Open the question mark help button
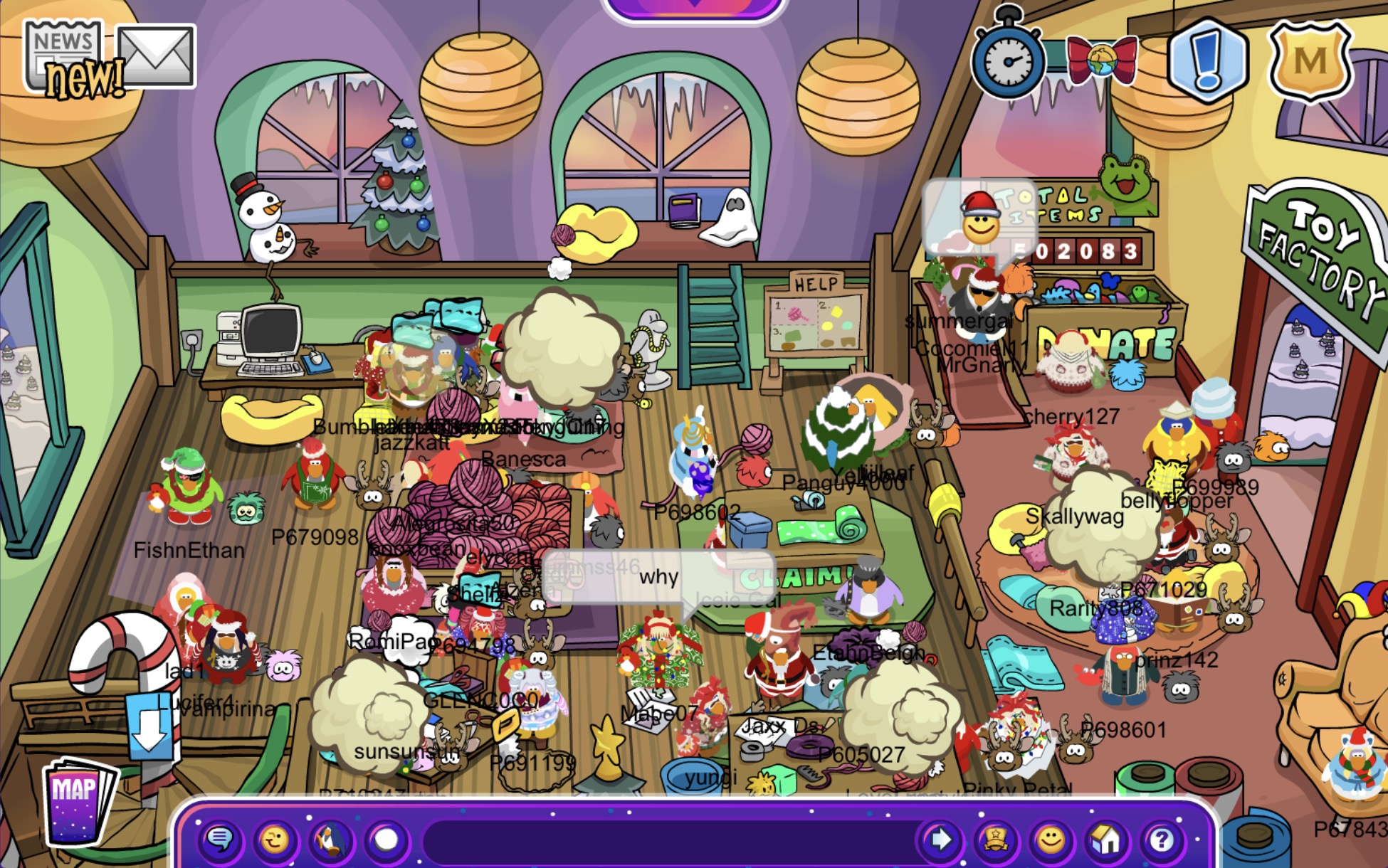This screenshot has height=868, width=1388. coord(1161,840)
